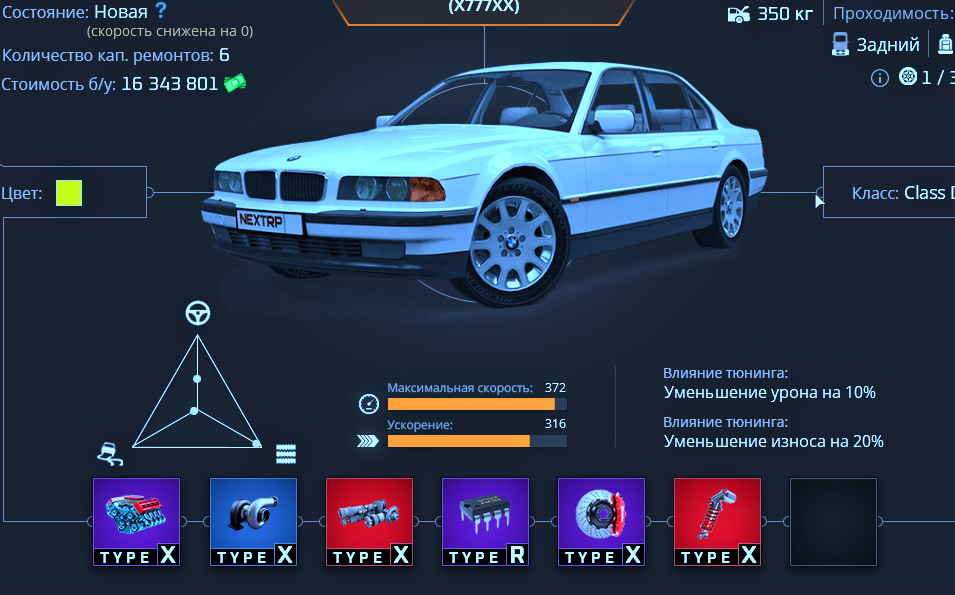
Task: Pick the yellow-green color swatch
Action: 69,192
